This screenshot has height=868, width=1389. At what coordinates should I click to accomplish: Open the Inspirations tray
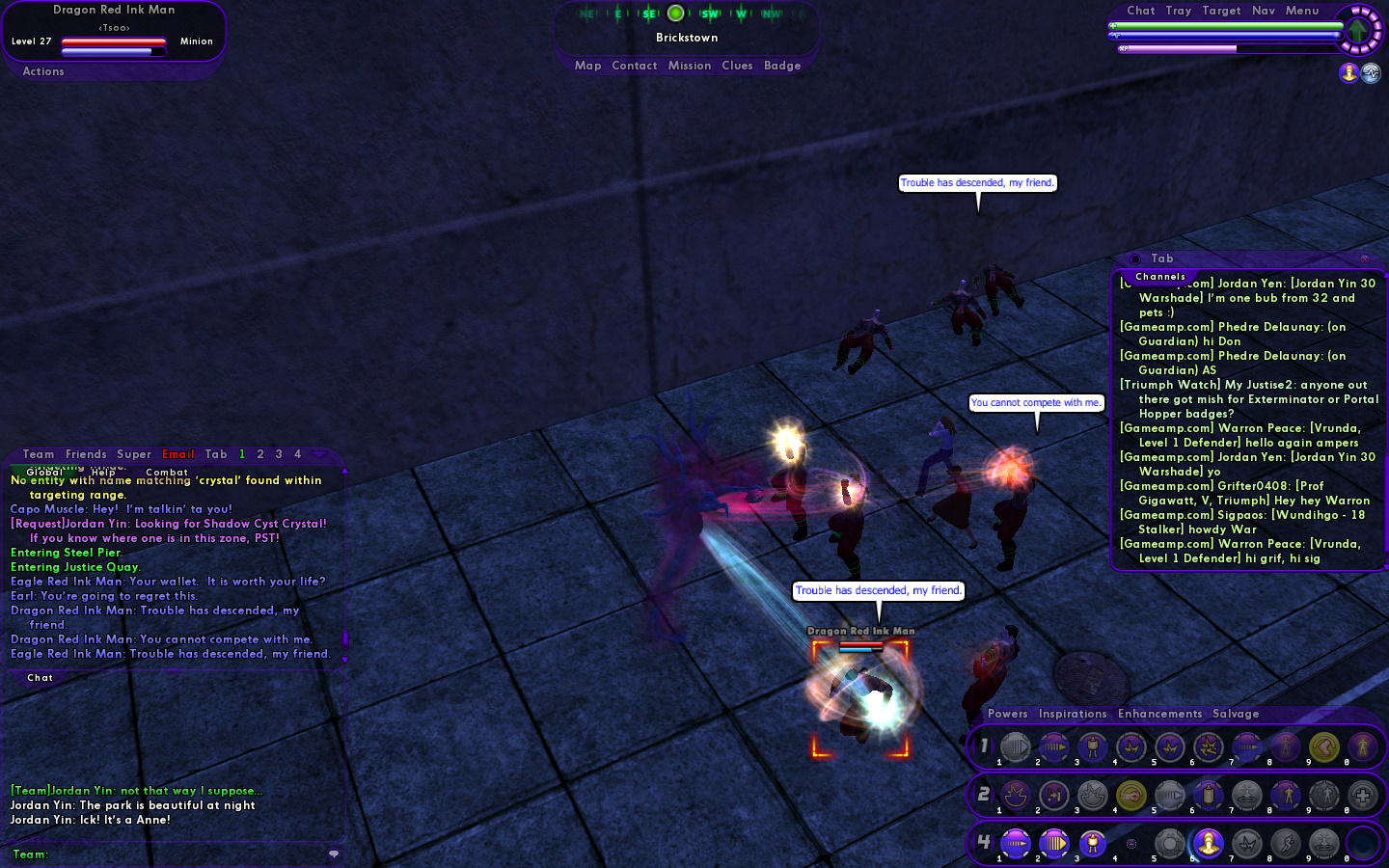coord(1073,714)
